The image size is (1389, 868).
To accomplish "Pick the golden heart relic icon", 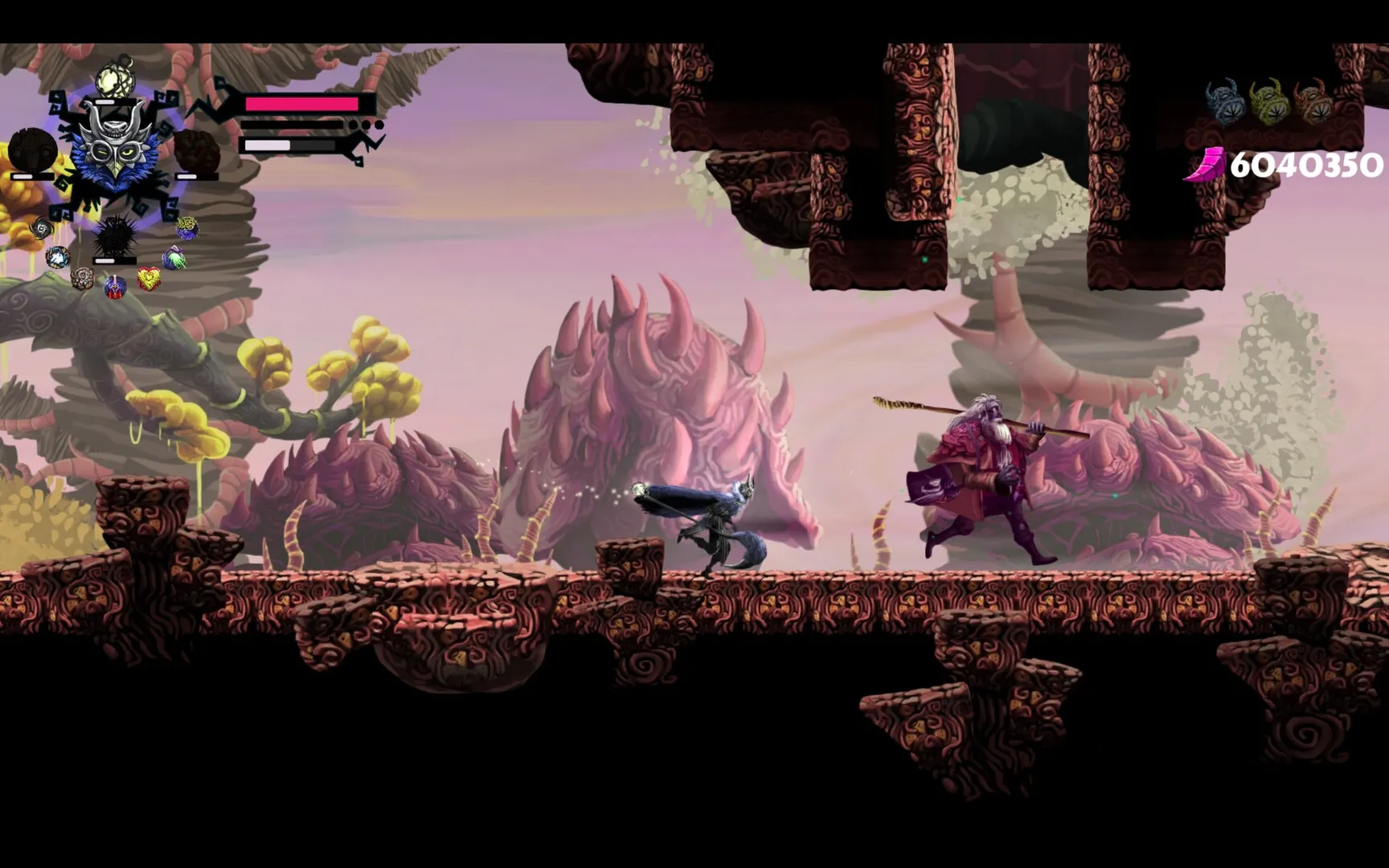I will 150,278.
